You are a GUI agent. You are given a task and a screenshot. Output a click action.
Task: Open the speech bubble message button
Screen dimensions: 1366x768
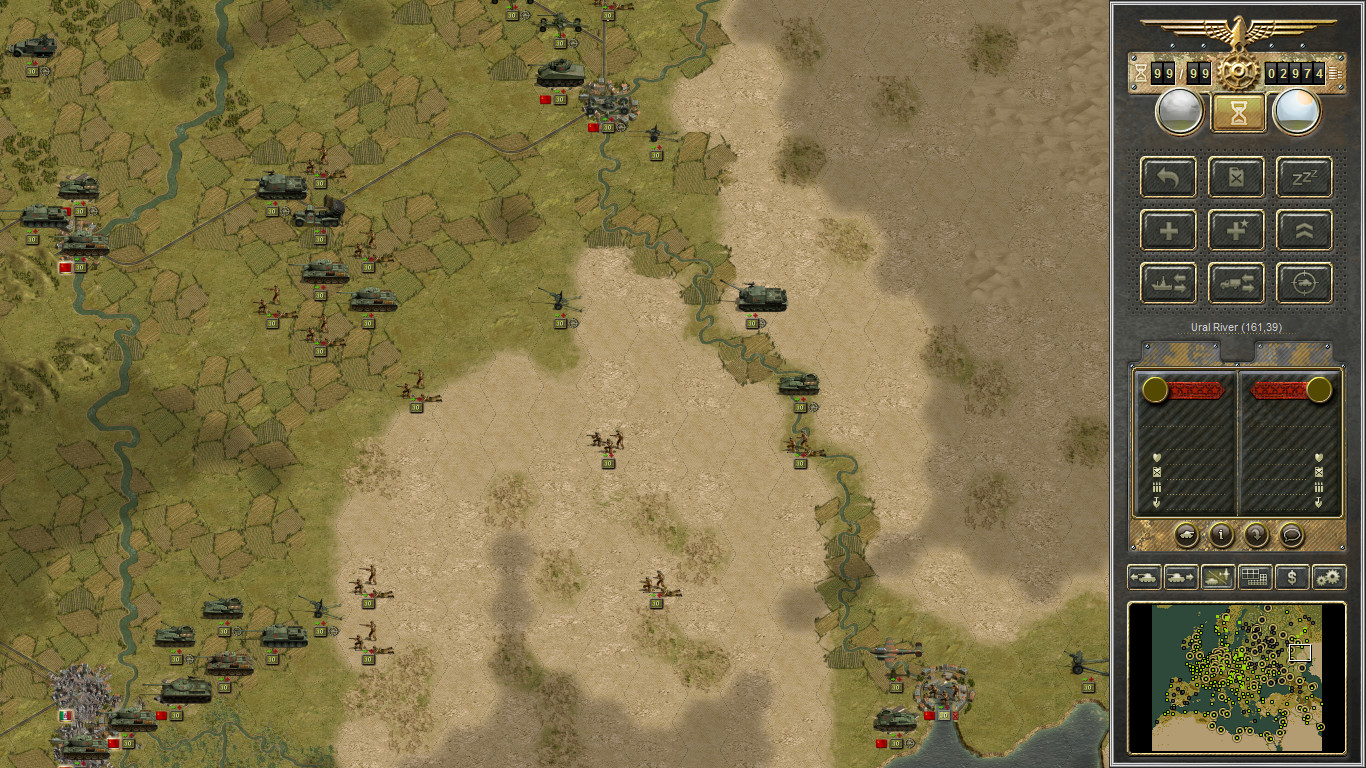(x=1291, y=535)
